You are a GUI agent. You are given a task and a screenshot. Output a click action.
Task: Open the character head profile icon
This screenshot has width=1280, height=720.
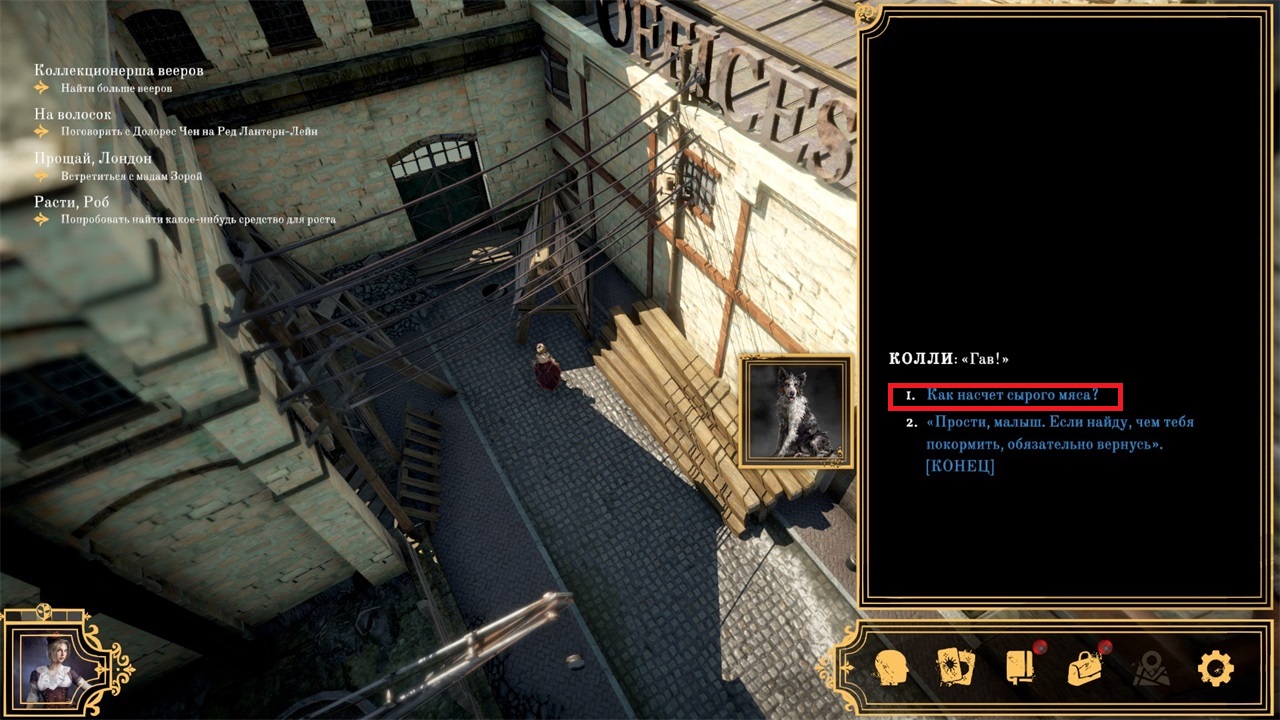click(890, 667)
